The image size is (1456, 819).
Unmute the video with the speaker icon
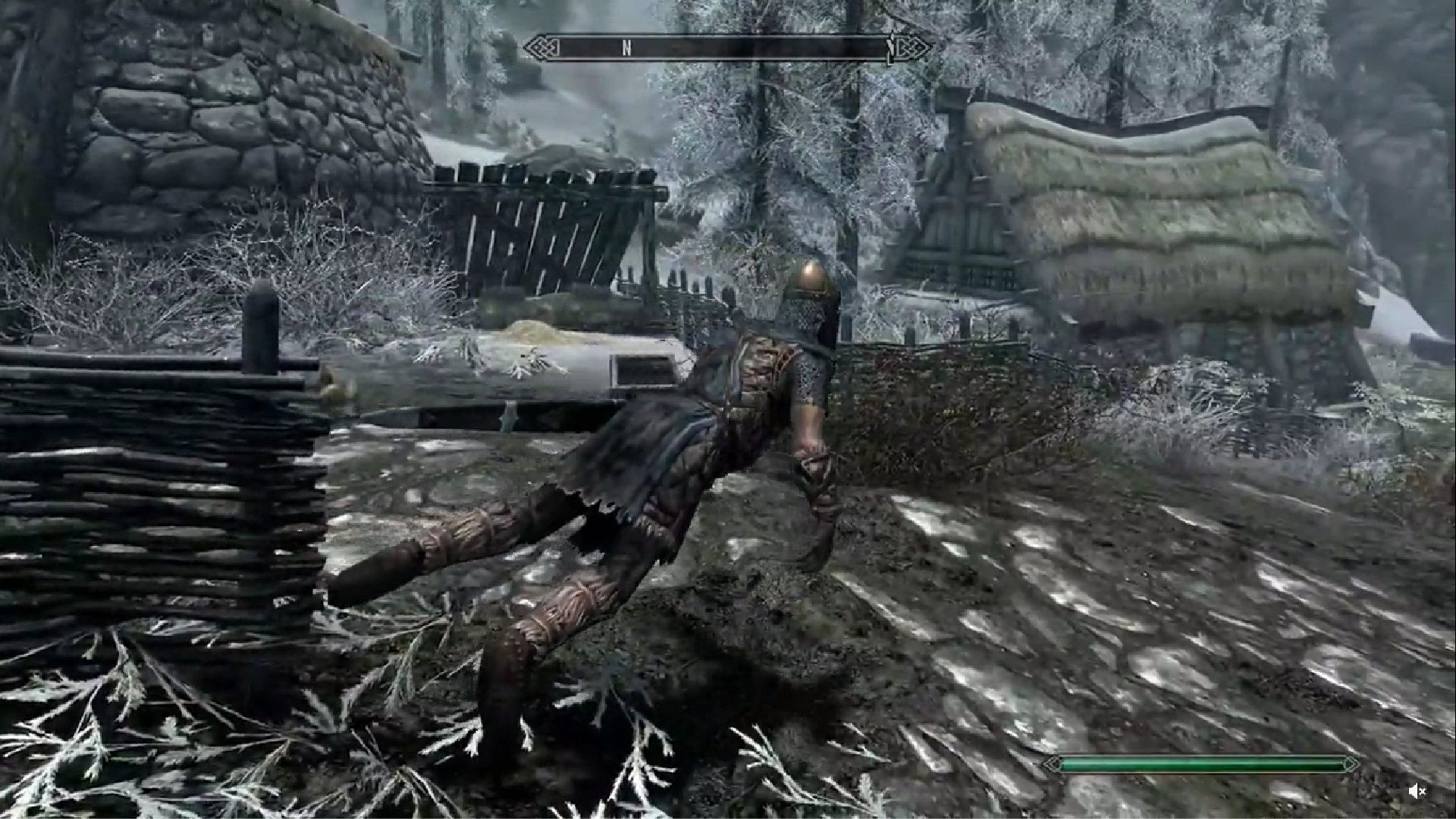[1416, 792]
